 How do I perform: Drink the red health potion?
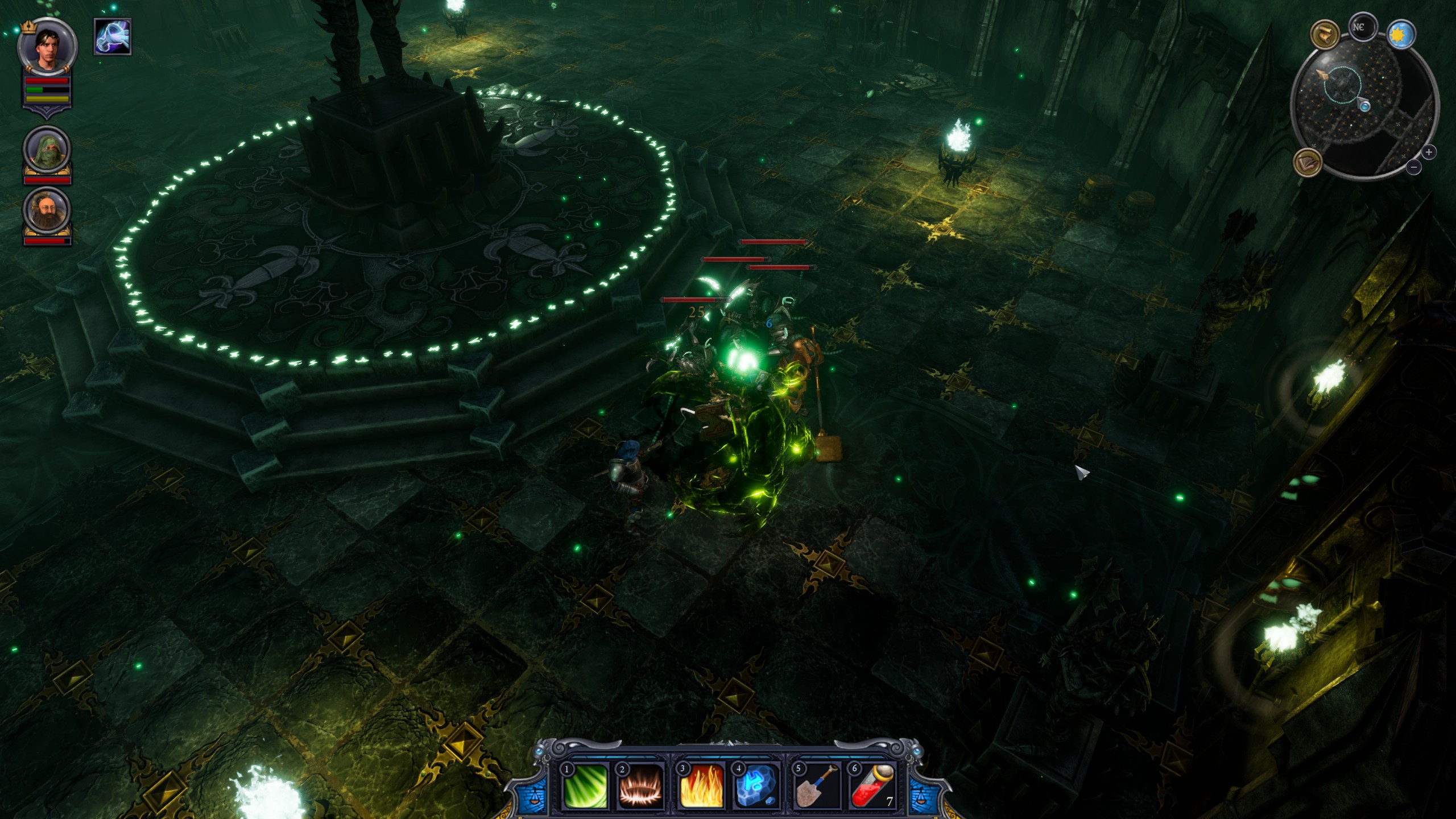pos(873,786)
